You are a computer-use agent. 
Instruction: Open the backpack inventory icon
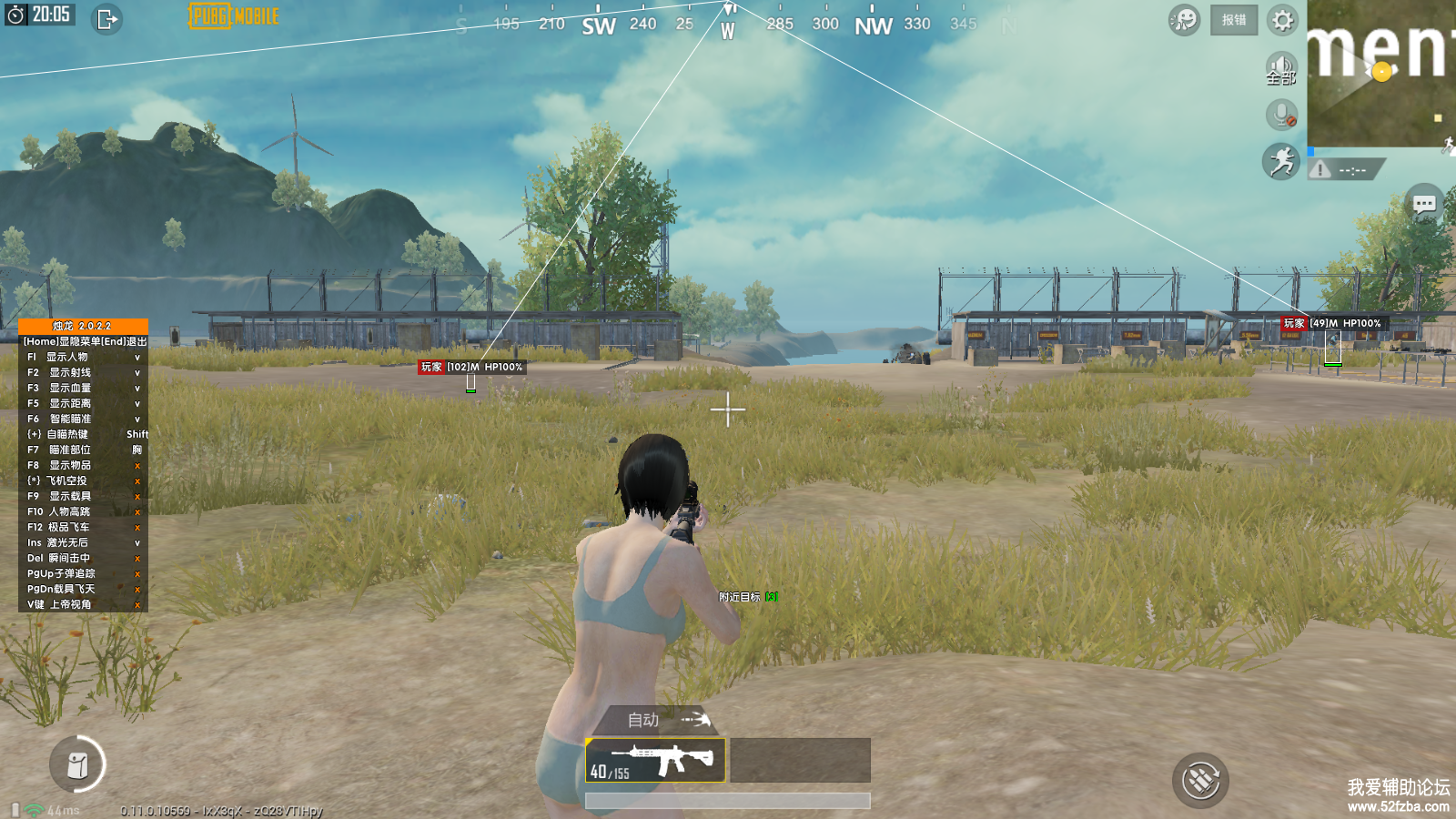pyautogui.click(x=77, y=764)
